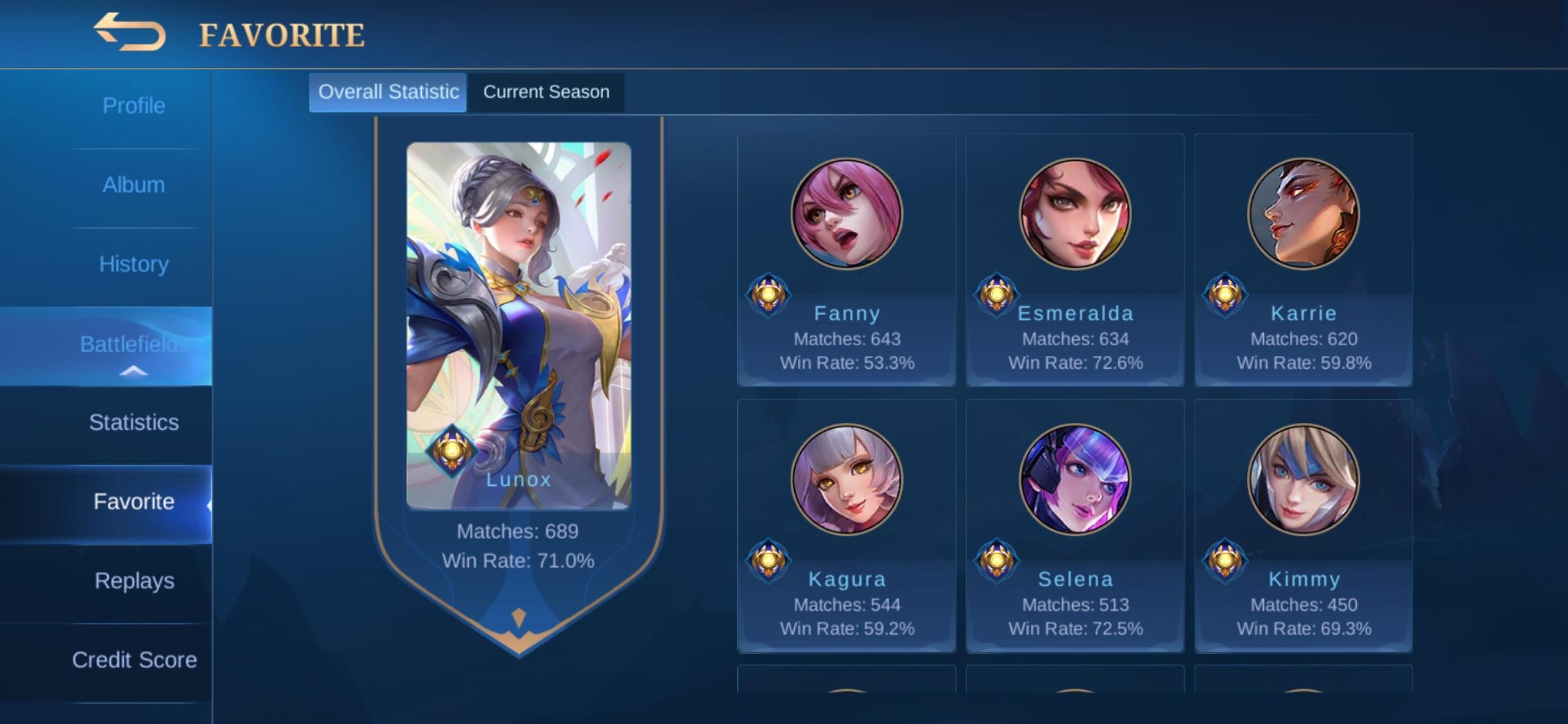Screen dimensions: 1568x724
Task: Select the Favorite menu entry
Action: pyautogui.click(x=133, y=501)
